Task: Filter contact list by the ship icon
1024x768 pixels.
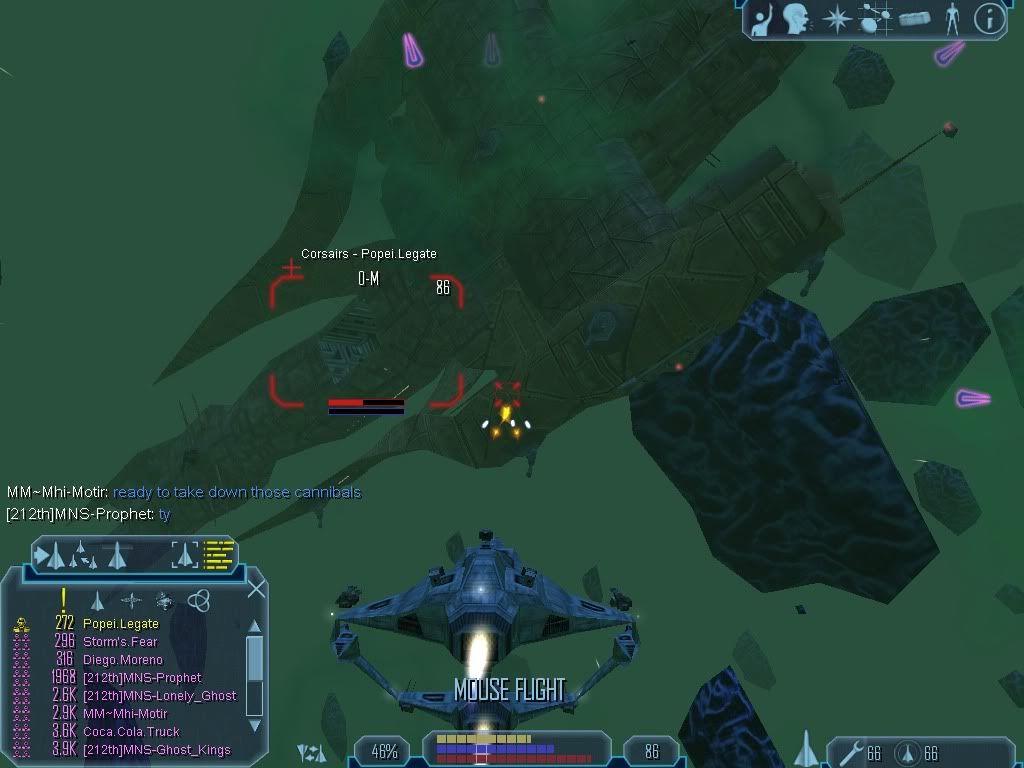Action: coord(97,600)
